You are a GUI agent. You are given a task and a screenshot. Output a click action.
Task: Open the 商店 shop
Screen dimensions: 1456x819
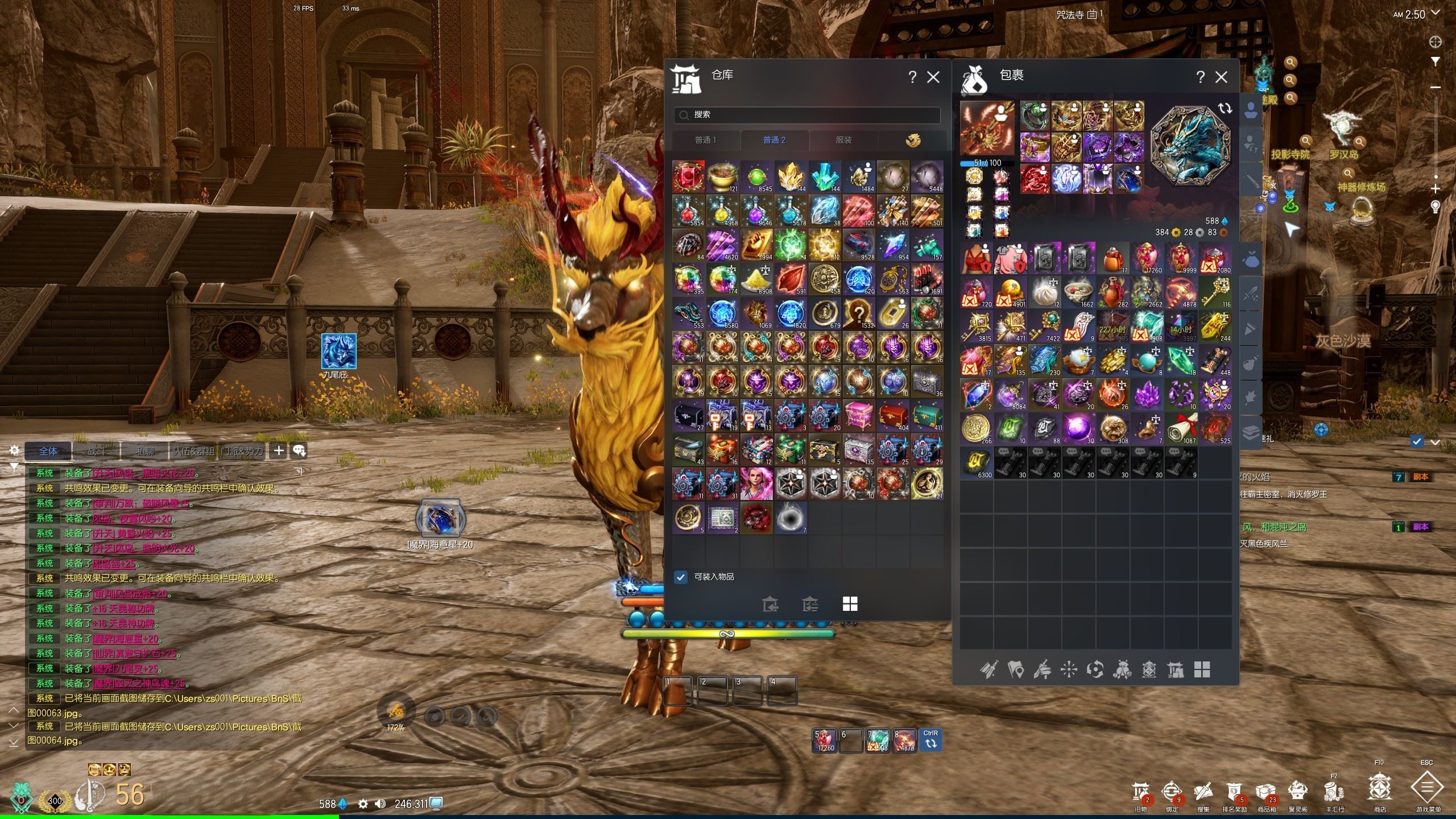tap(1380, 789)
